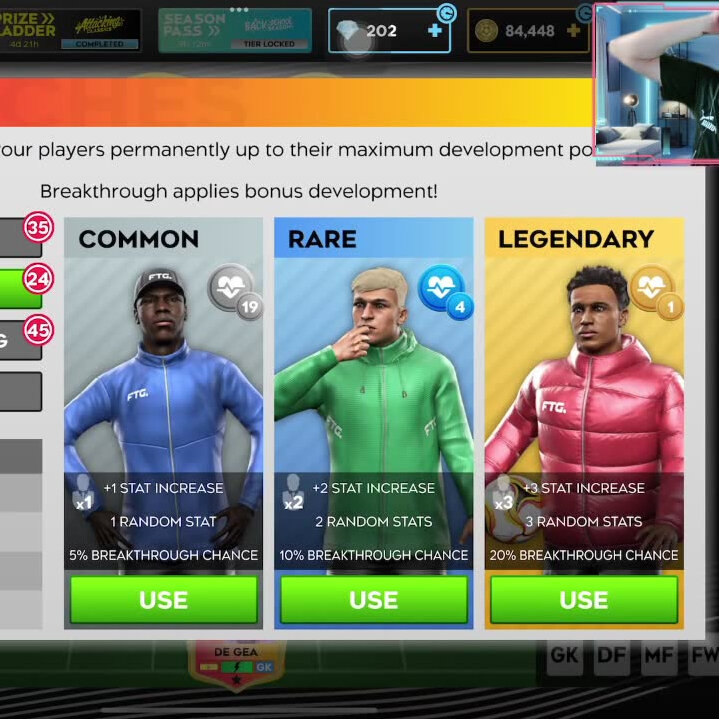
Task: Open the Season Pass banner
Action: point(235,30)
